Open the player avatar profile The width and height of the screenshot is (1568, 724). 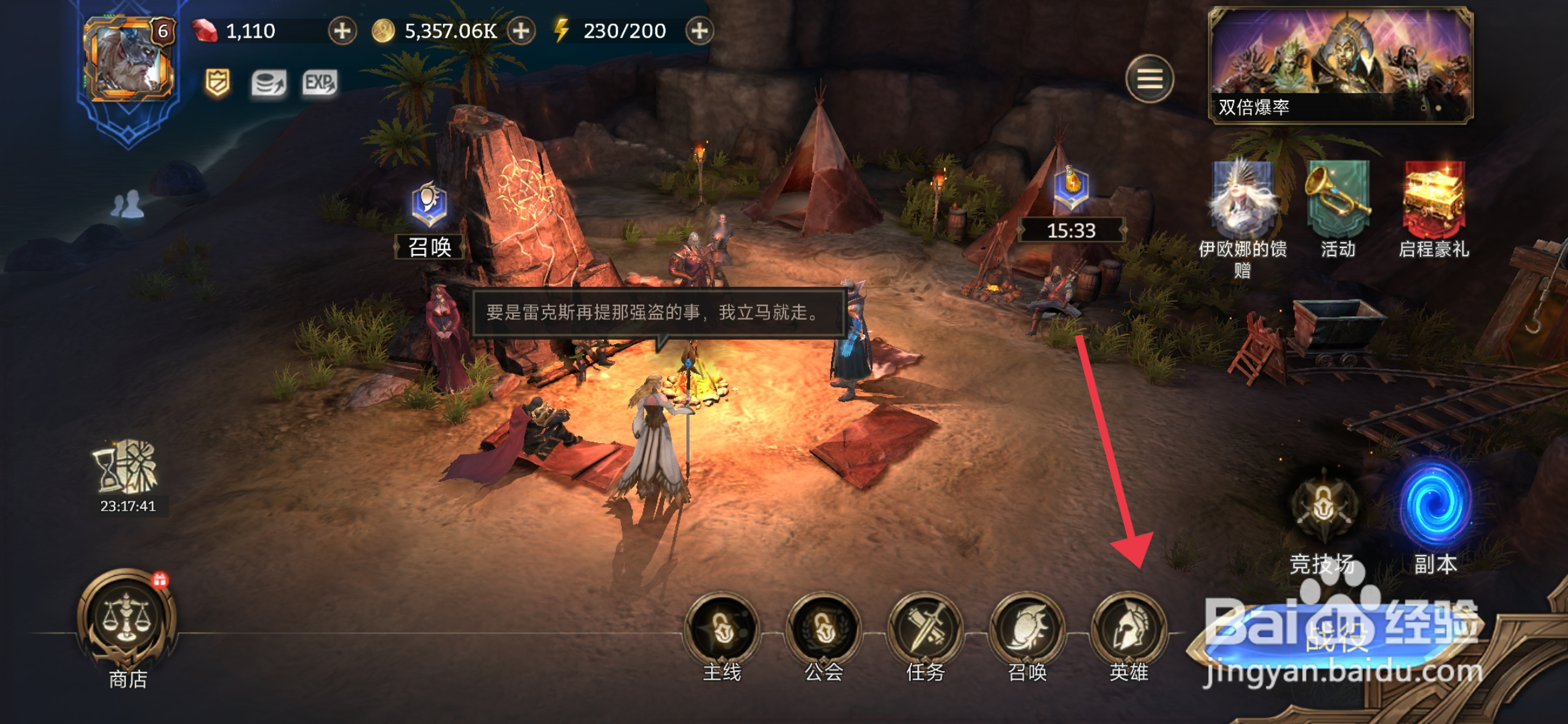pos(129,60)
